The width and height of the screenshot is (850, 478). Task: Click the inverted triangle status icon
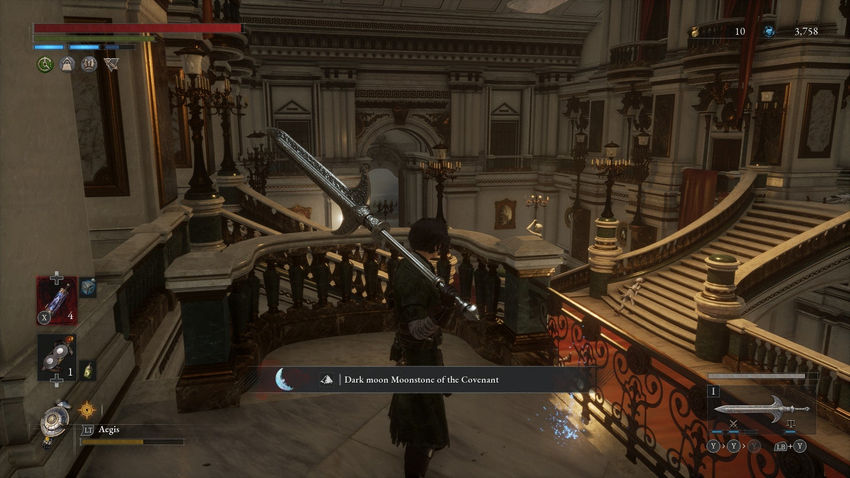(111, 64)
